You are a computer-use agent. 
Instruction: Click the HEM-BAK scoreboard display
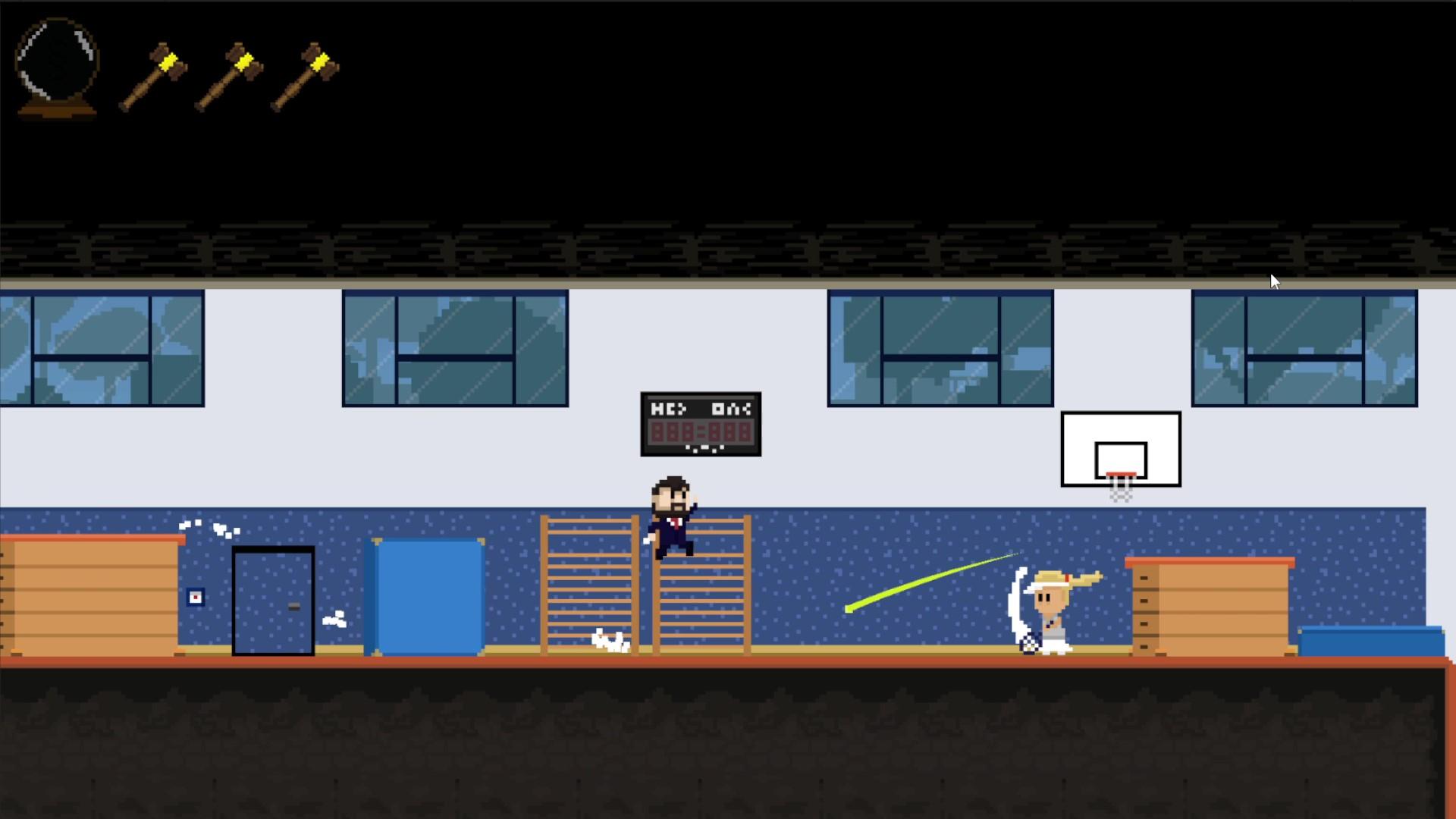[700, 423]
